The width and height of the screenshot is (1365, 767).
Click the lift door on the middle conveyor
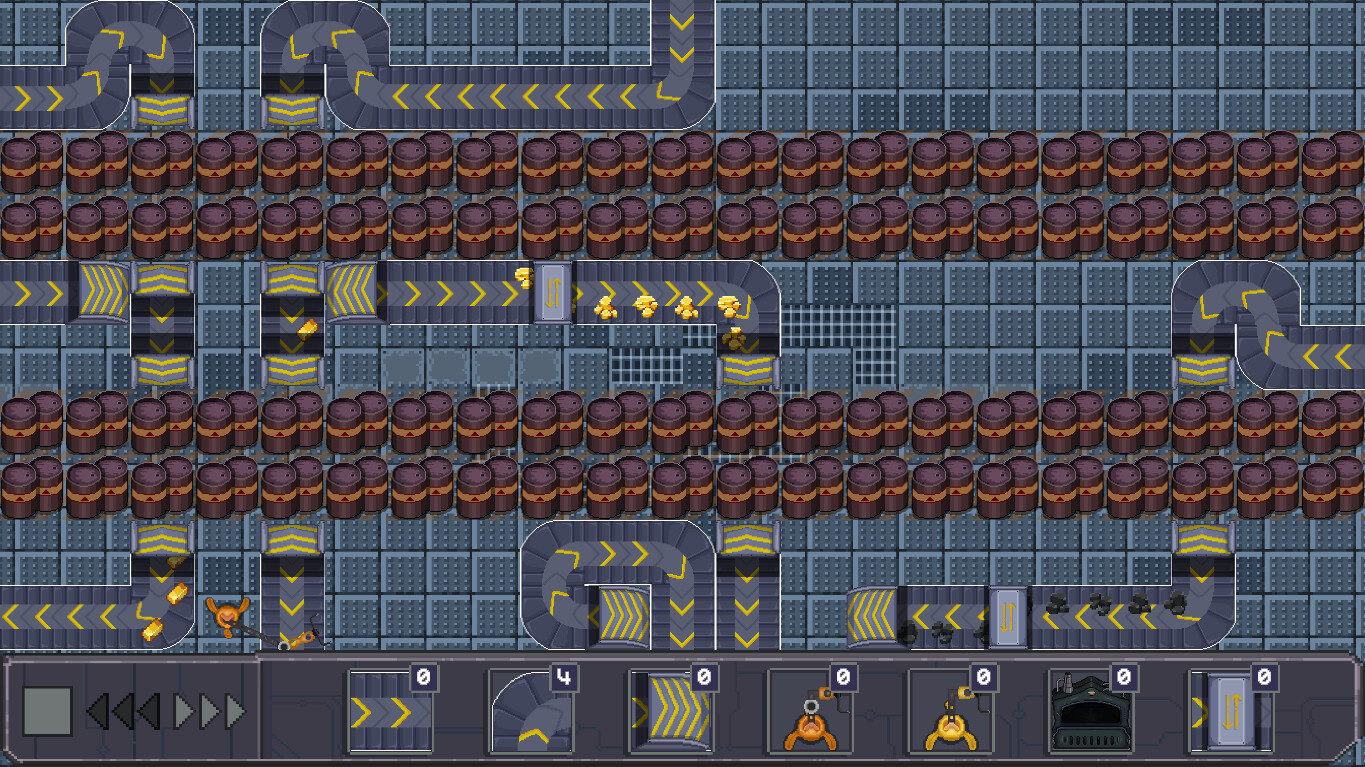(551, 289)
